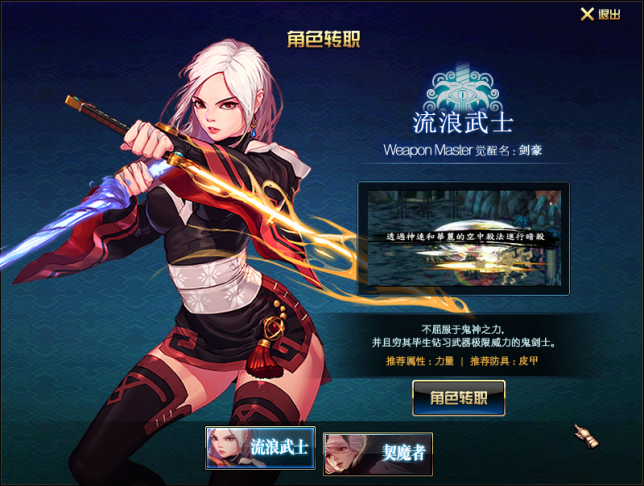The width and height of the screenshot is (644, 486).
Task: Close the screen with the 退出 button
Action: point(600,14)
